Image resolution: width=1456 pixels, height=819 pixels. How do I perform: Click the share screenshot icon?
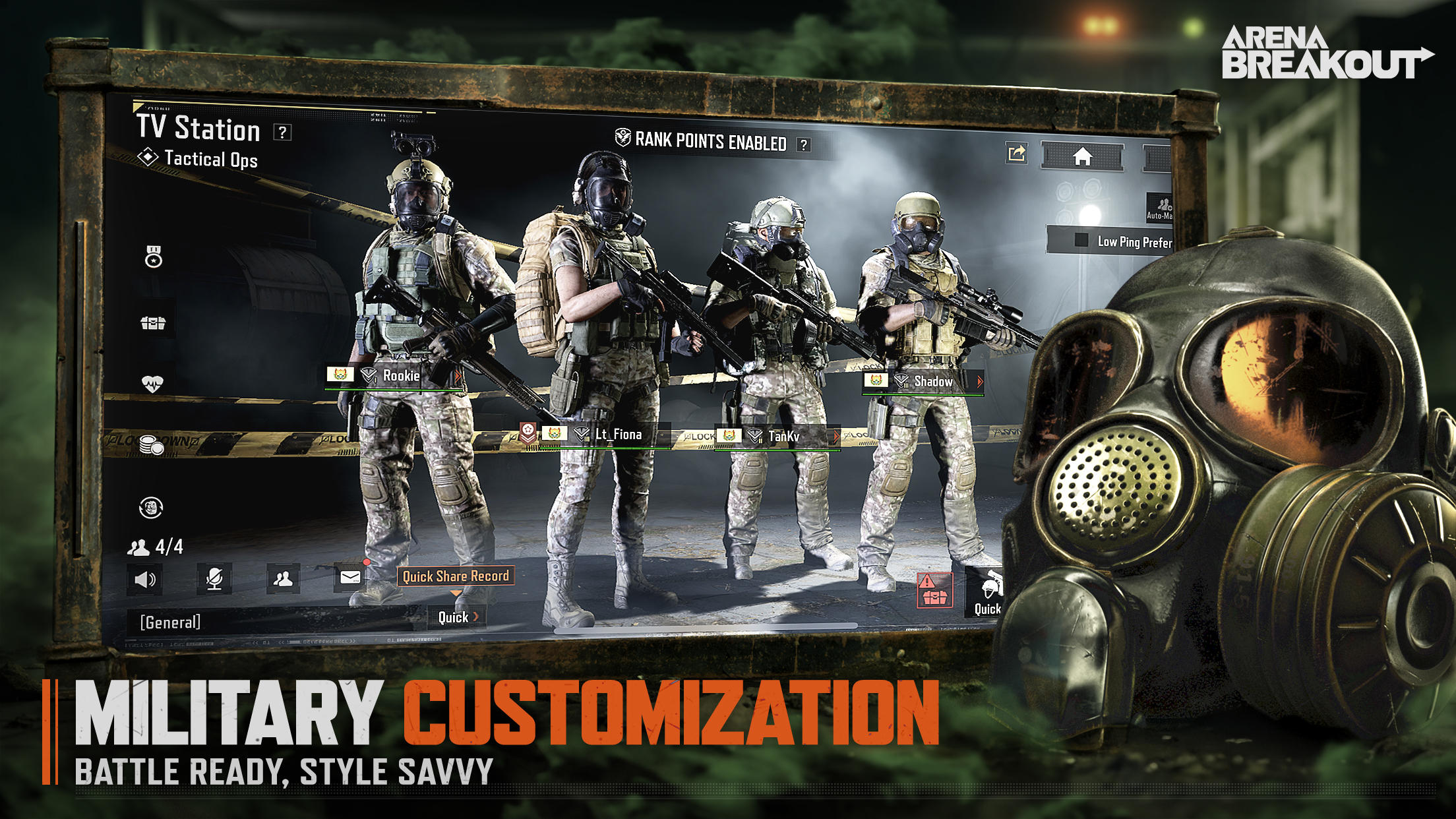coord(1017,151)
